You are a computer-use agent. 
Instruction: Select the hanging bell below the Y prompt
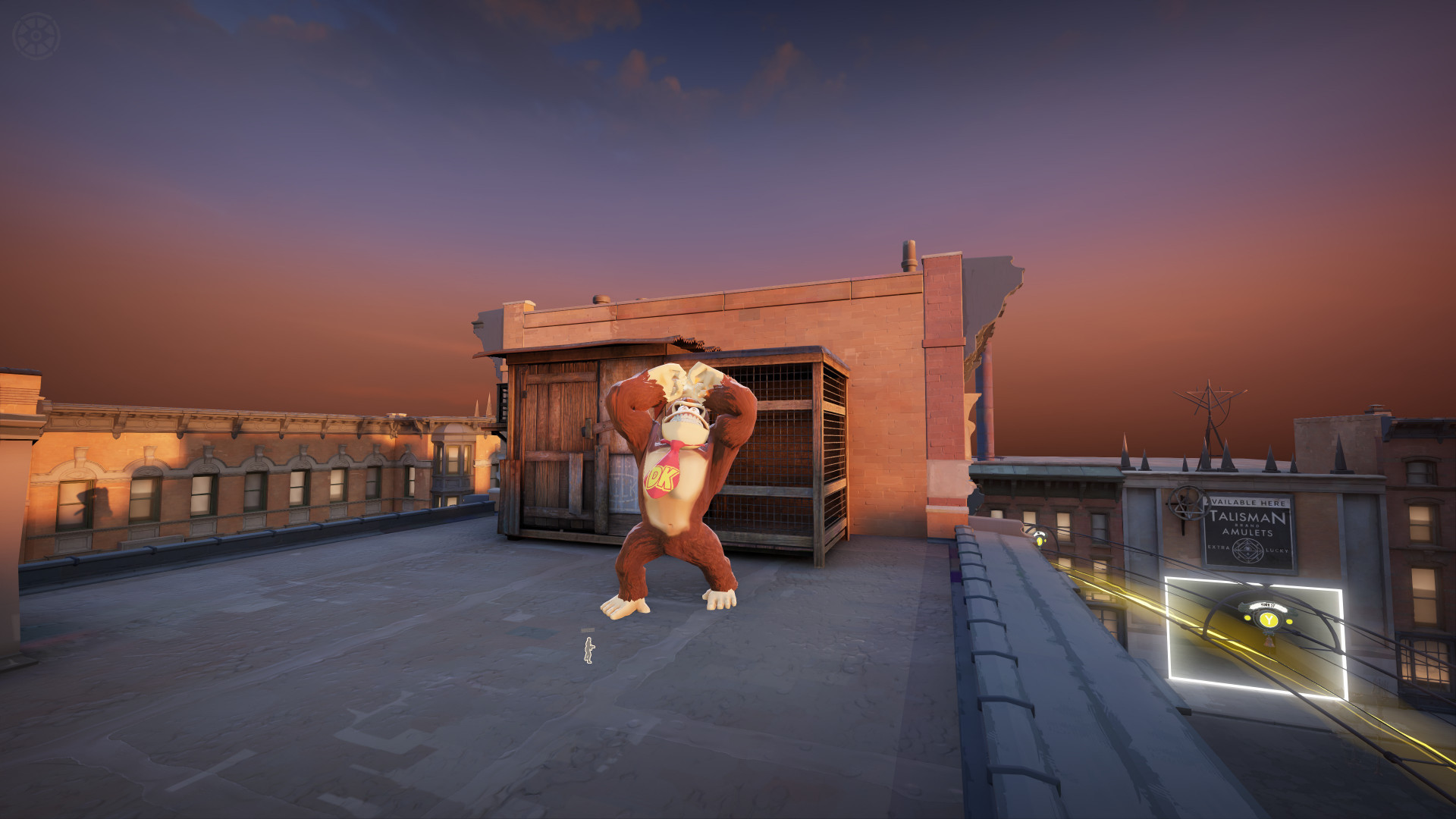[x=1269, y=643]
